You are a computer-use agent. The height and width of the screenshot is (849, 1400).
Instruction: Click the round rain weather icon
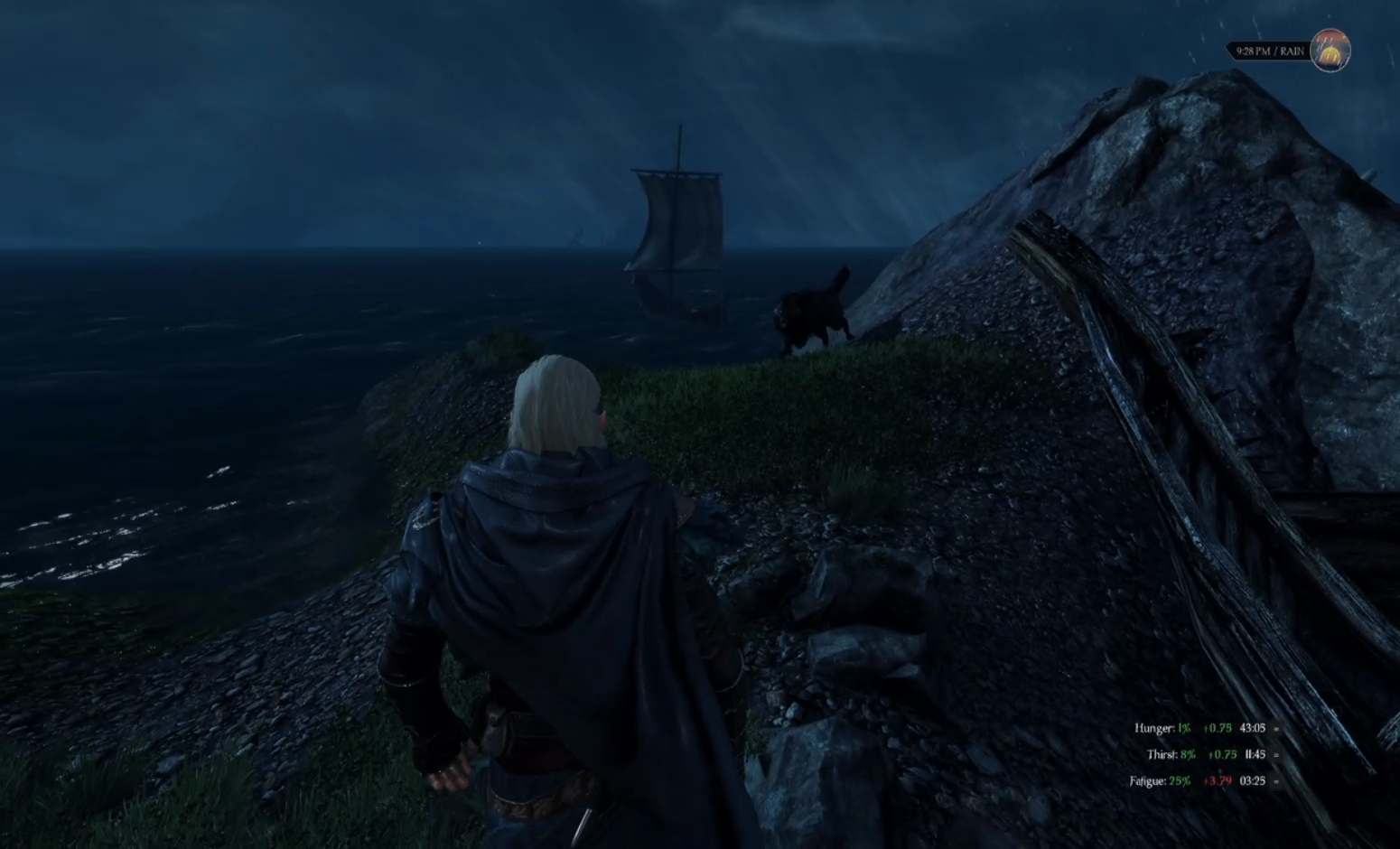[x=1330, y=51]
